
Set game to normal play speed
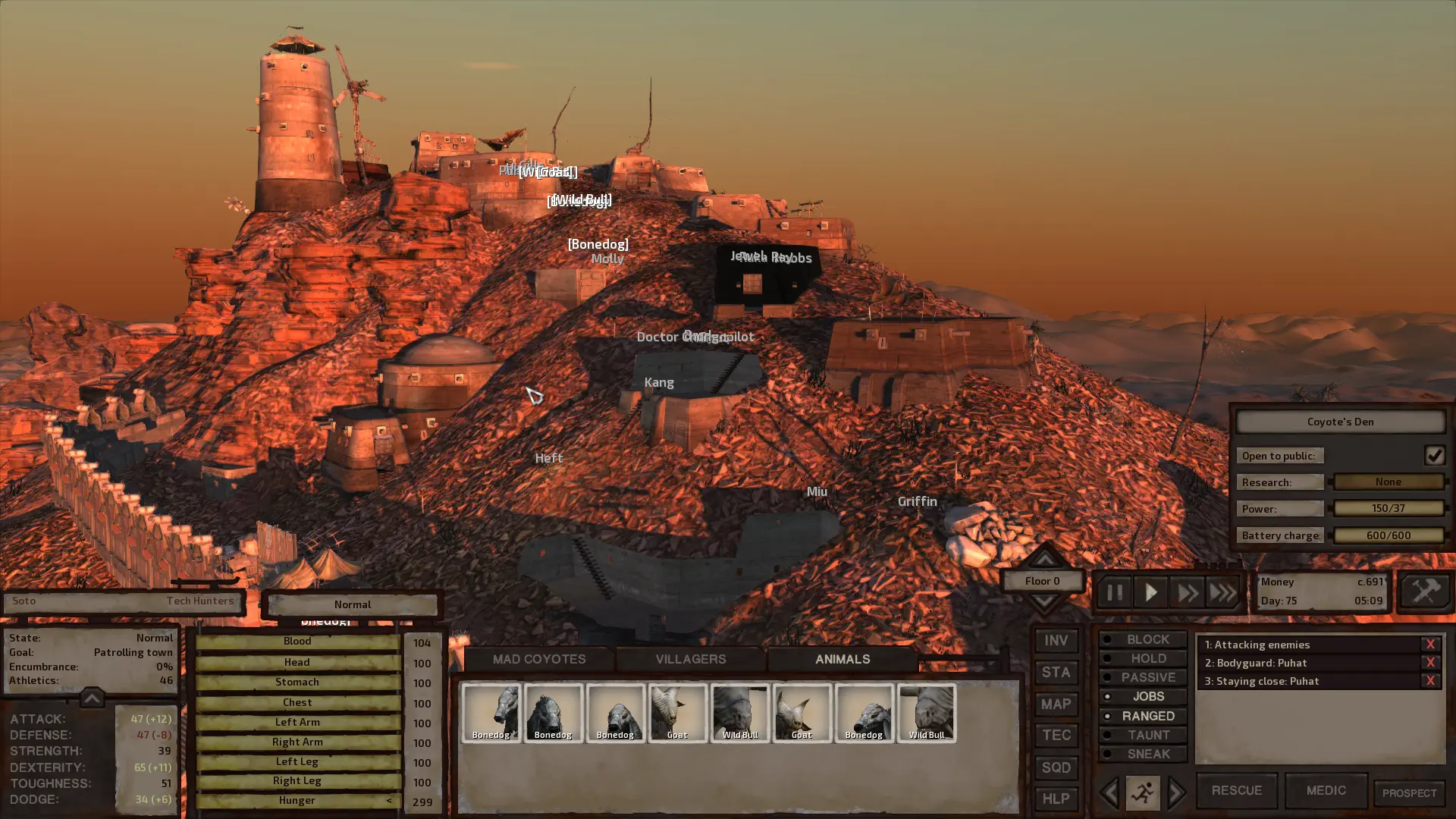pos(1150,592)
